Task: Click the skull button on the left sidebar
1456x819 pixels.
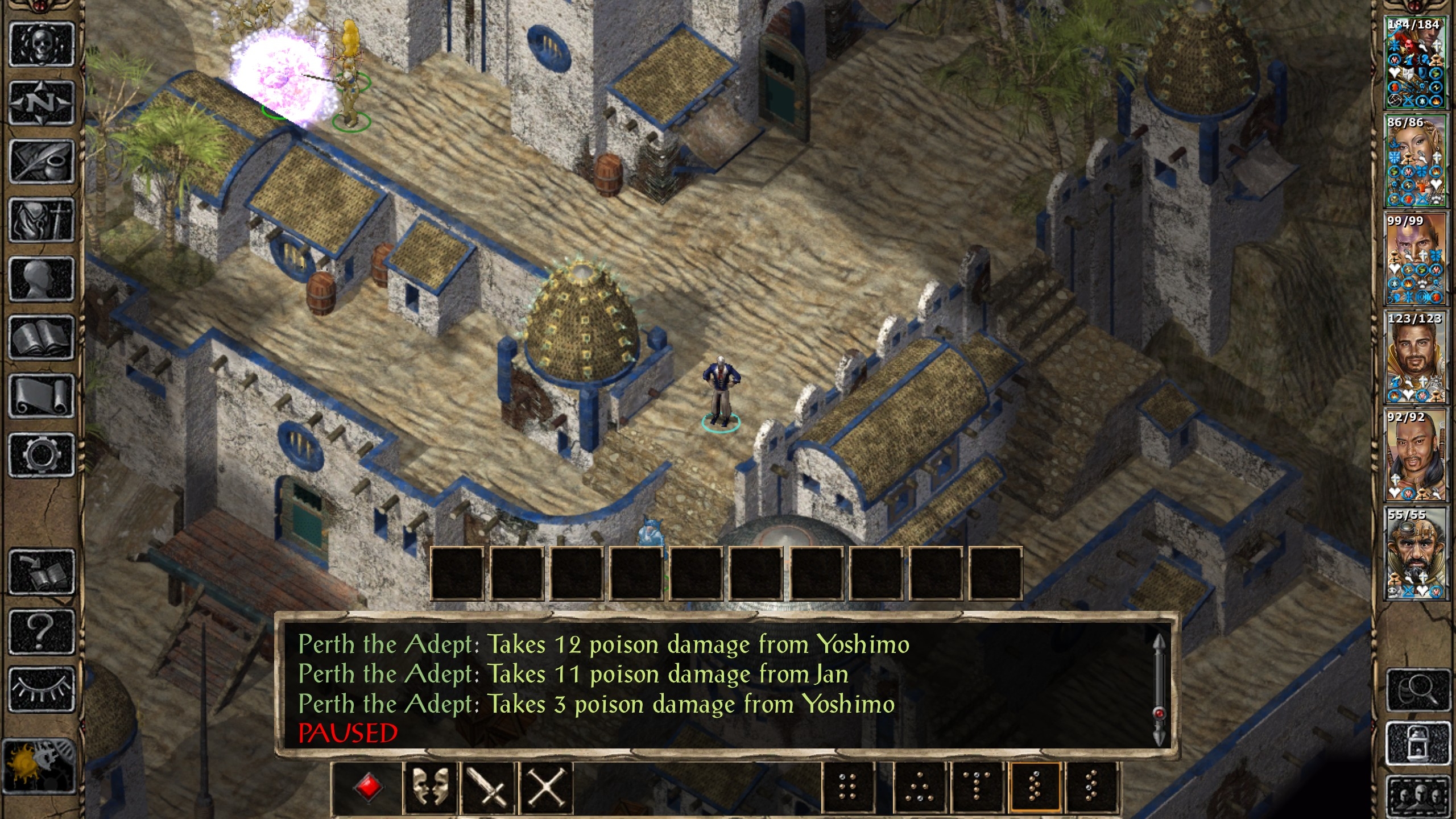Action: click(x=42, y=45)
